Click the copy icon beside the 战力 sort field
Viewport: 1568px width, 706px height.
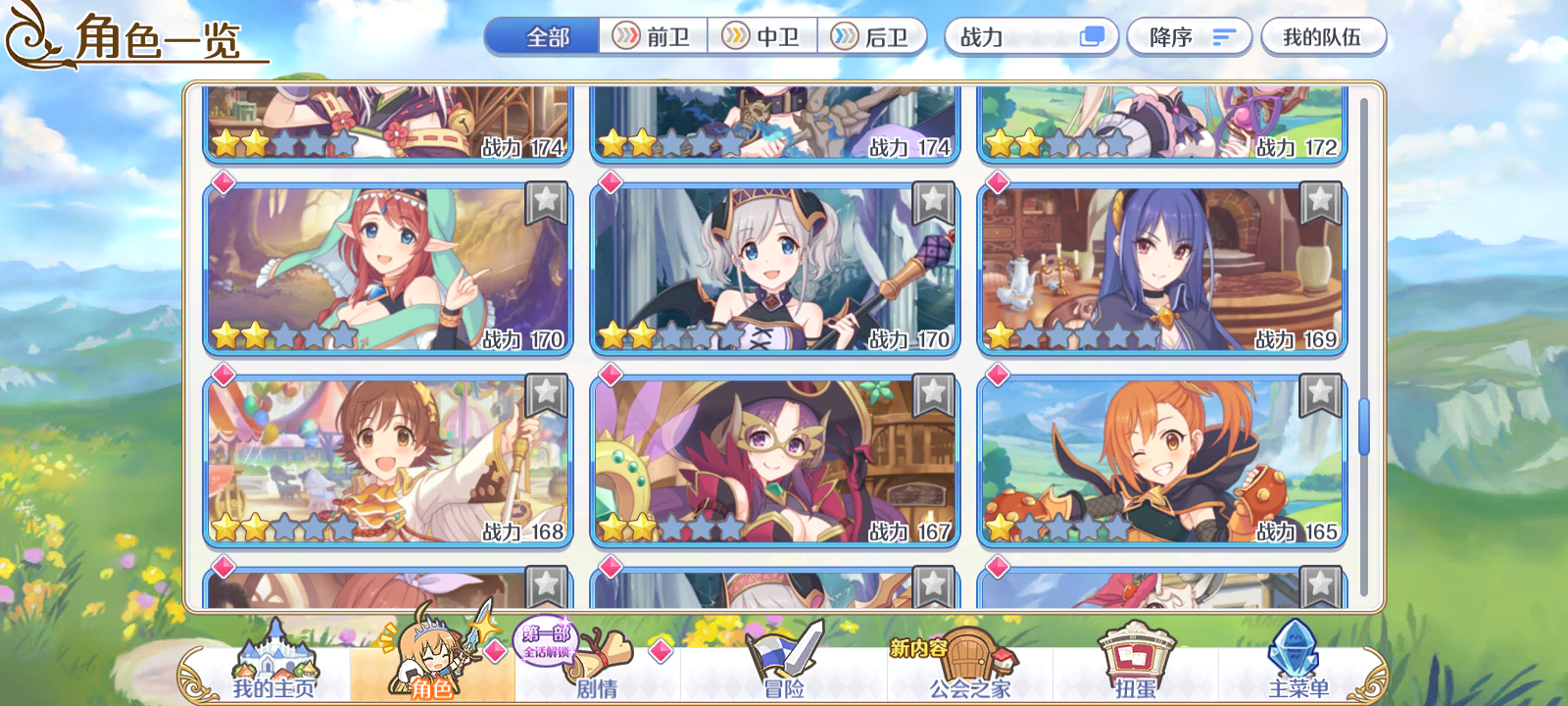coord(1091,35)
